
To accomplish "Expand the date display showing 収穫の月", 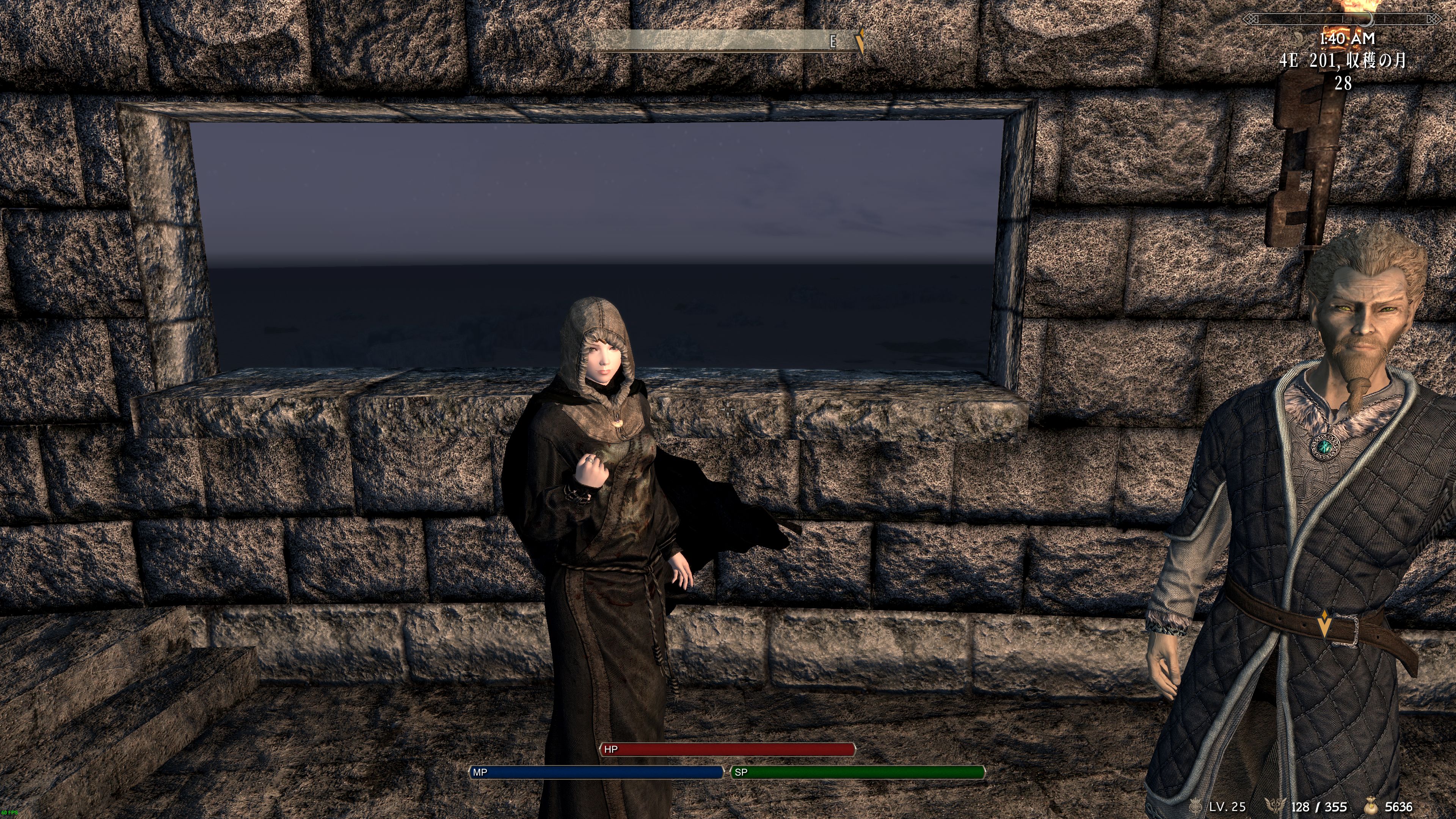I will point(1368,62).
